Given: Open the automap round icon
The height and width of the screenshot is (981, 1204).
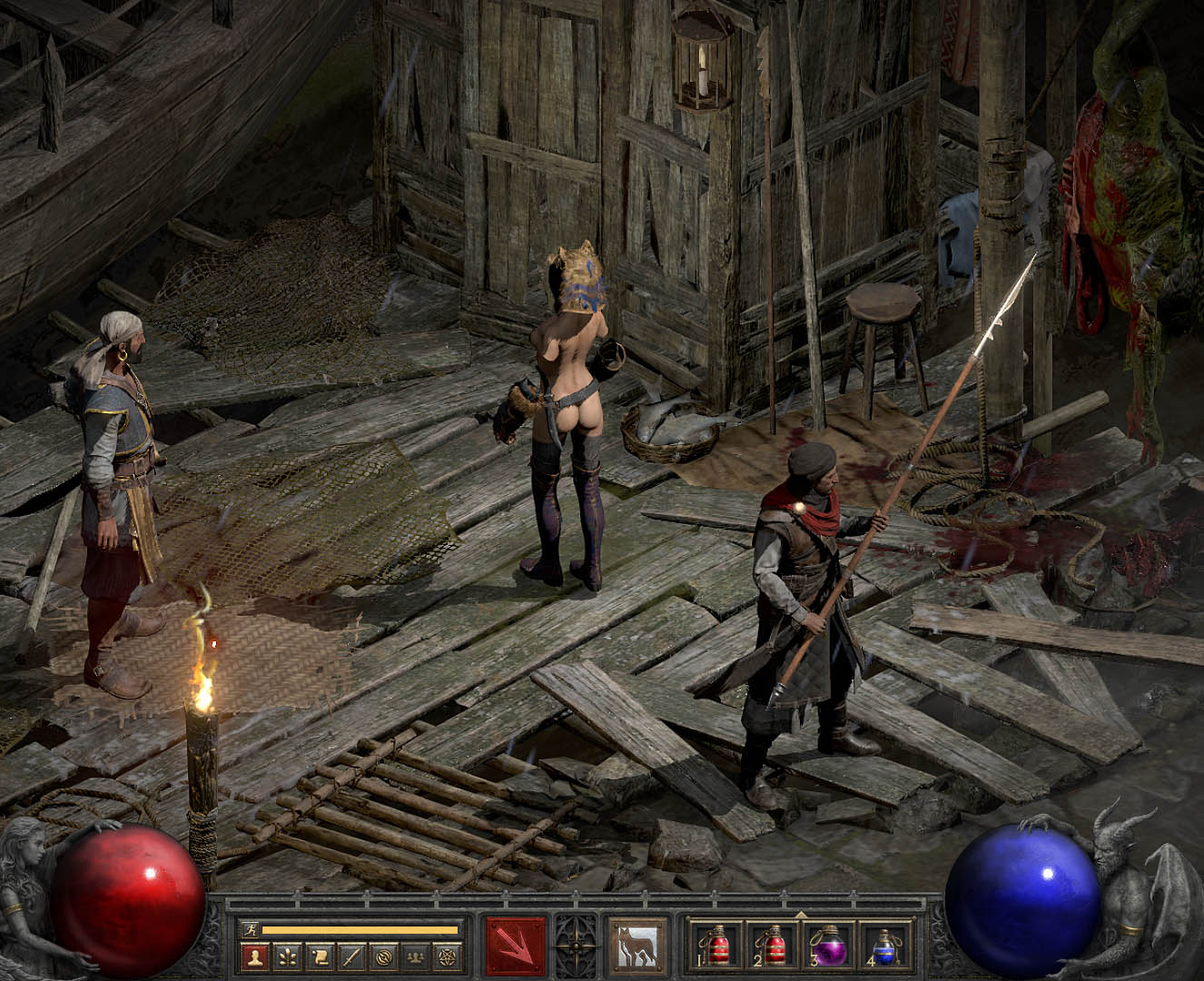Looking at the screenshot, I should [384, 956].
